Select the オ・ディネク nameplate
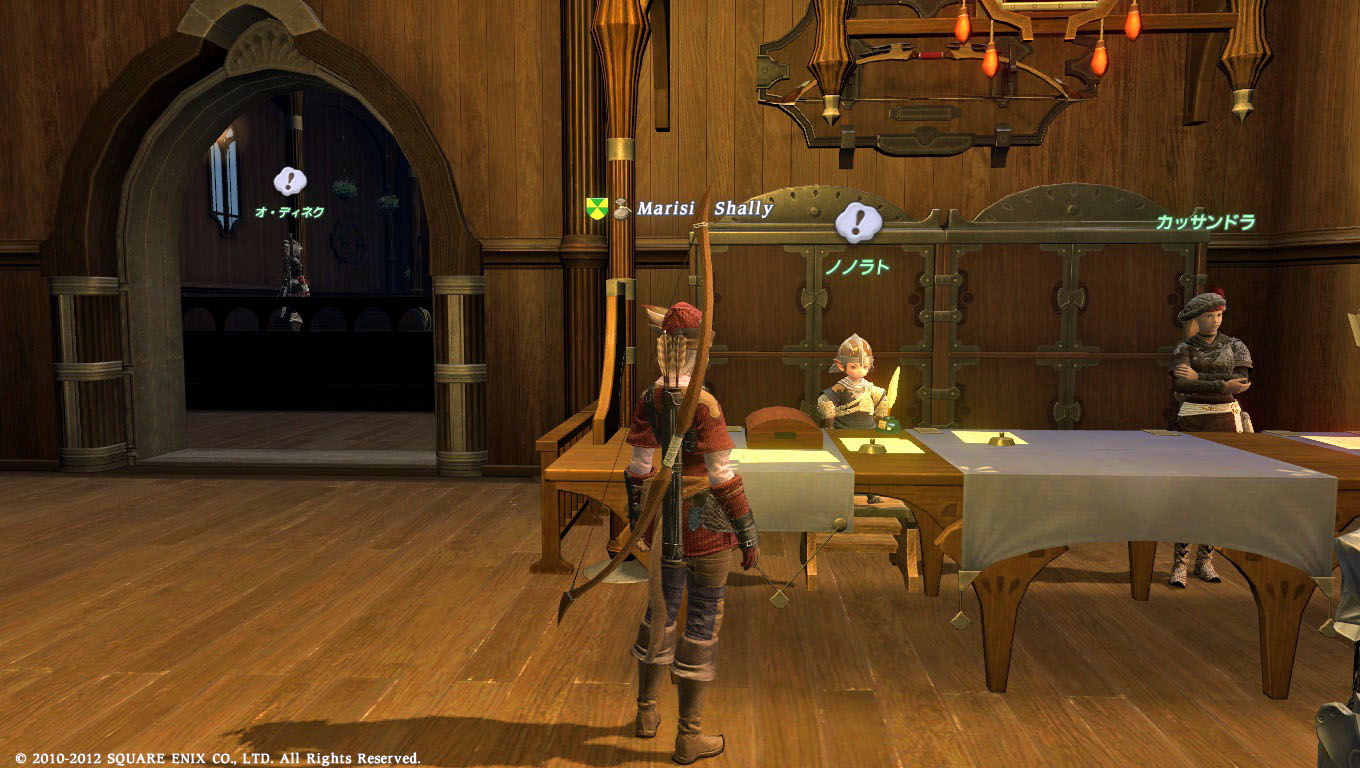Image resolution: width=1360 pixels, height=768 pixels. click(x=289, y=212)
